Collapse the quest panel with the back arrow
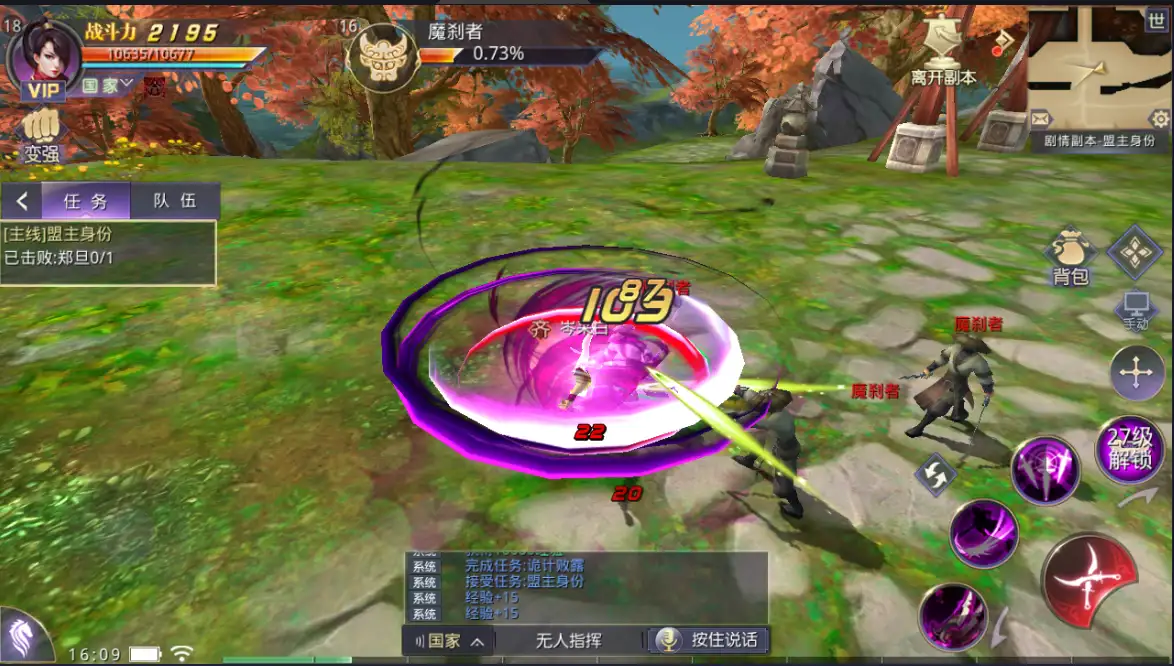 pos(22,201)
